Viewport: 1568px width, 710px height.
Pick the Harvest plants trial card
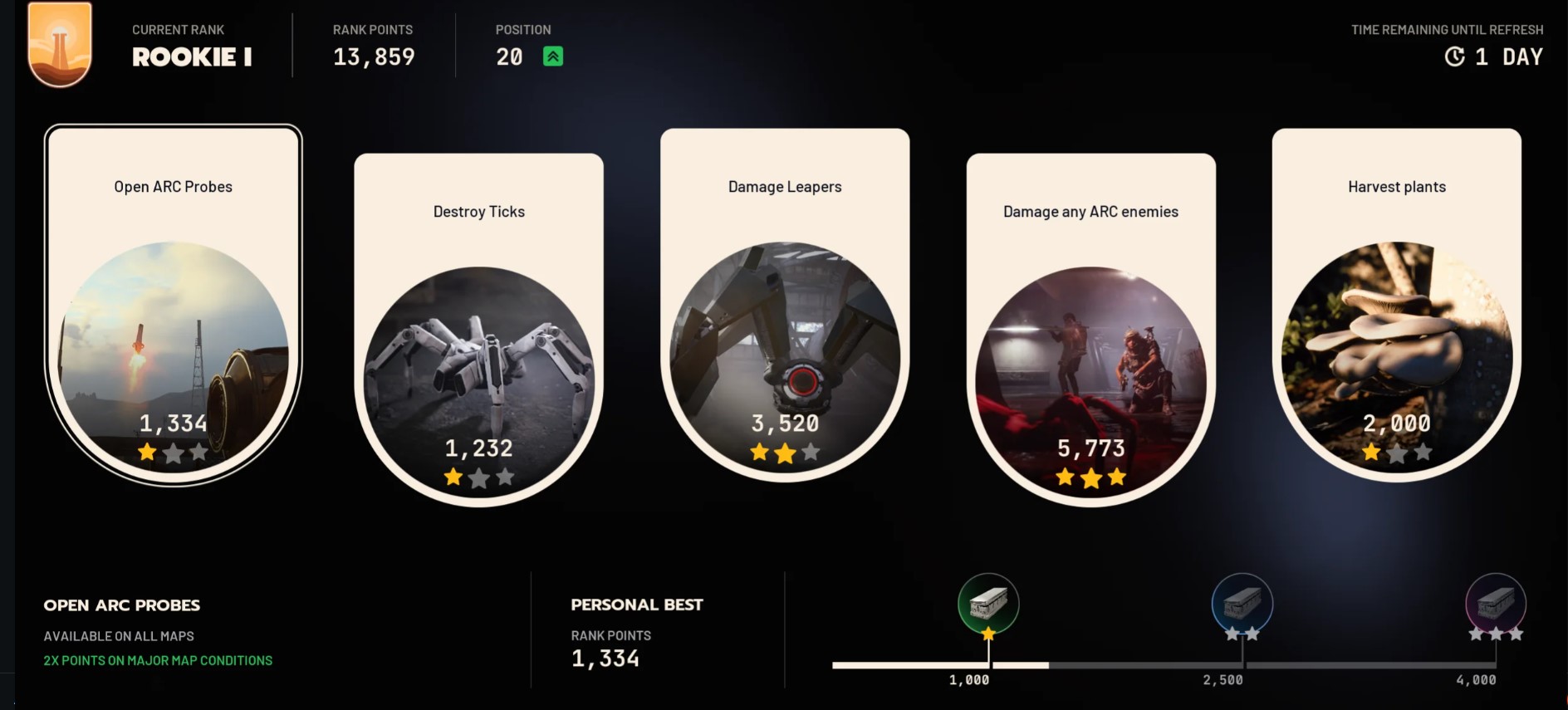pyautogui.click(x=1396, y=304)
